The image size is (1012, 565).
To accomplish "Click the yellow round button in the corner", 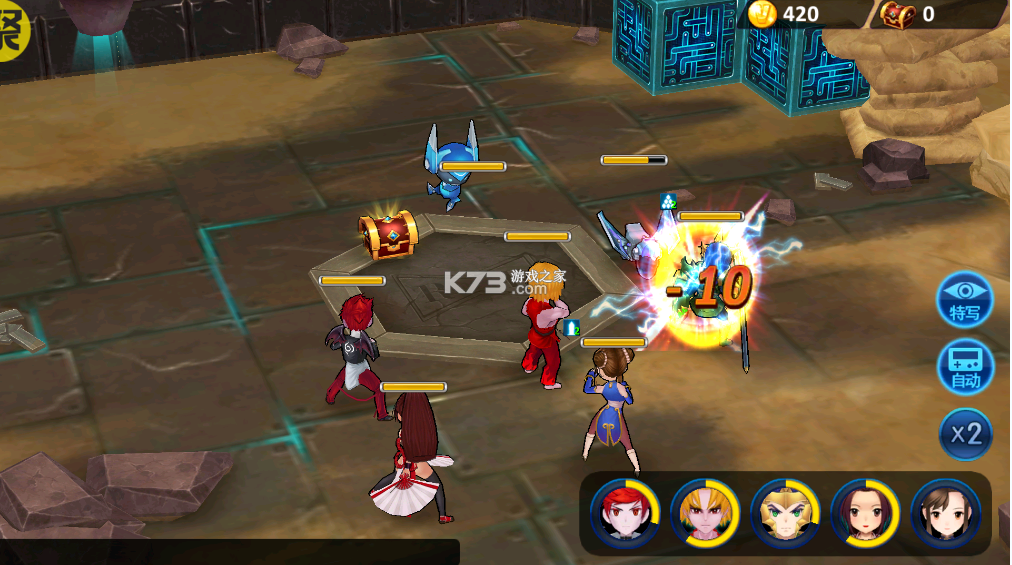I will coord(12,30).
